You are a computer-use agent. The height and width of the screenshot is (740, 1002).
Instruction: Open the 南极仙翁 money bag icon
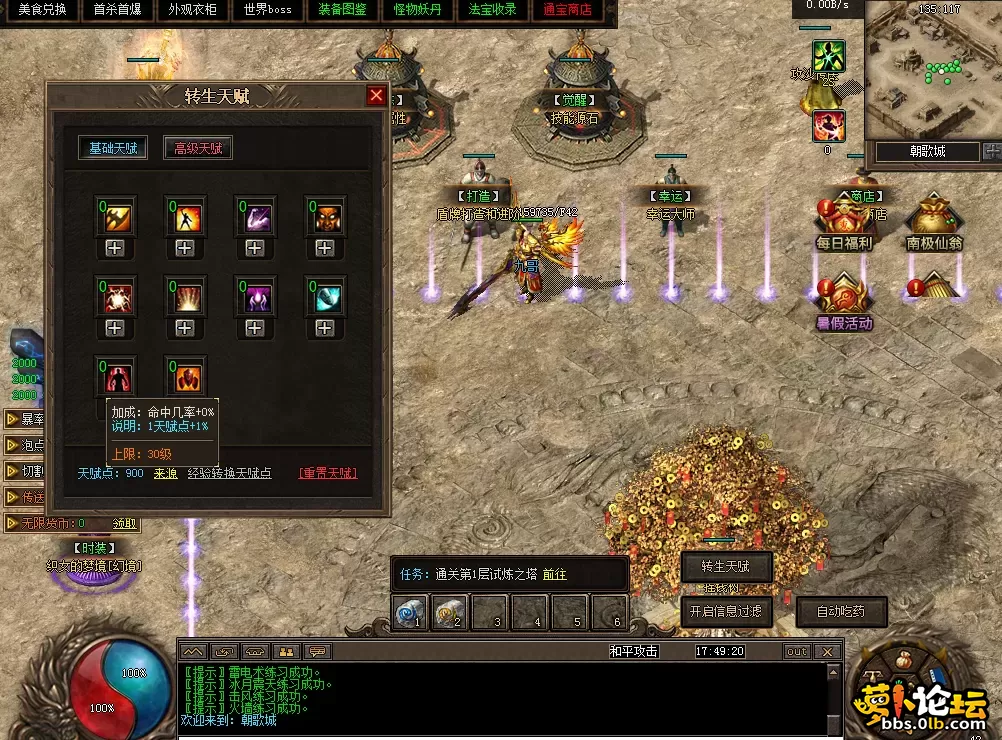[934, 223]
